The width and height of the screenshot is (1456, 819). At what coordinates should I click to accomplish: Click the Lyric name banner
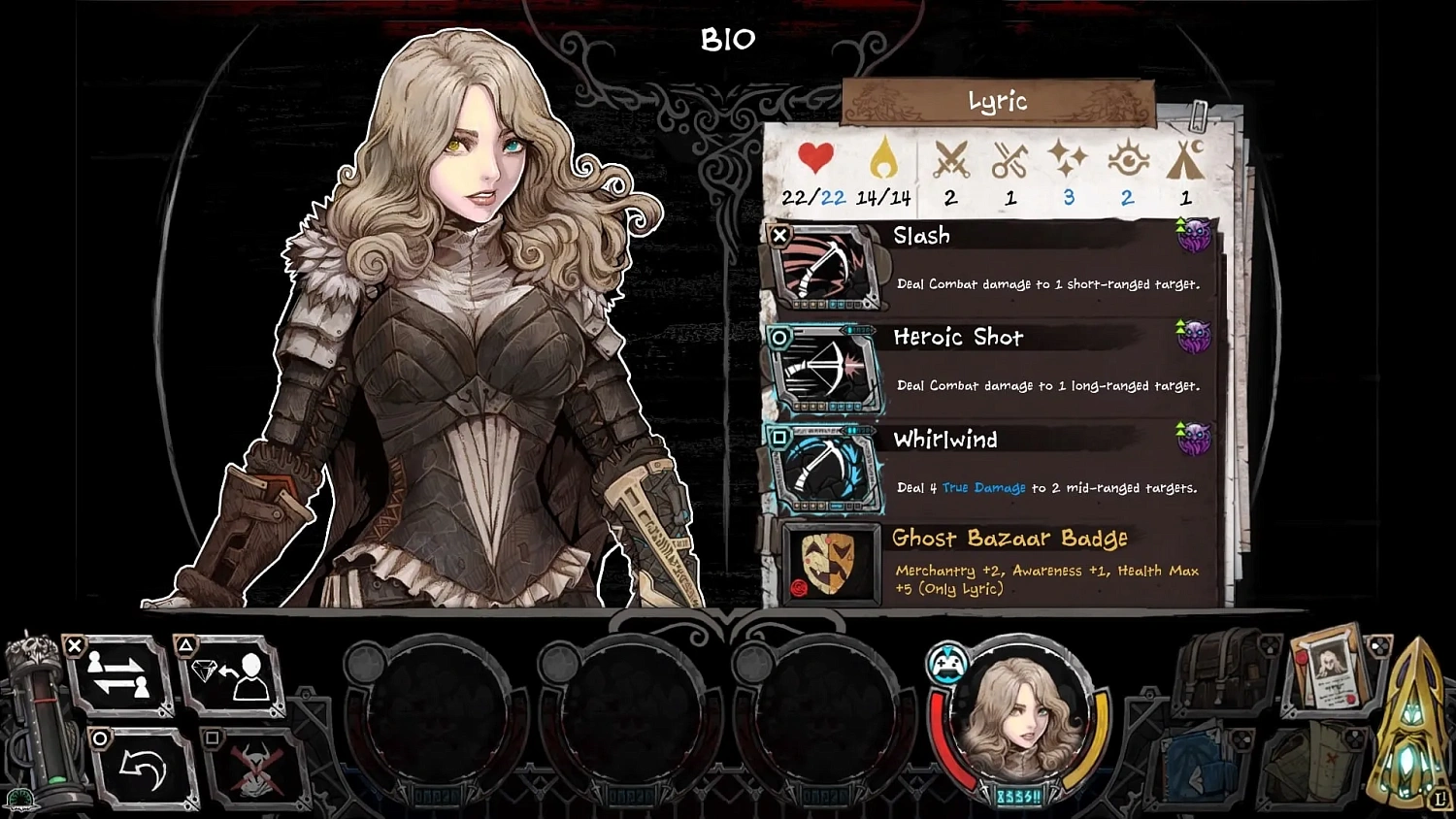[x=997, y=100]
